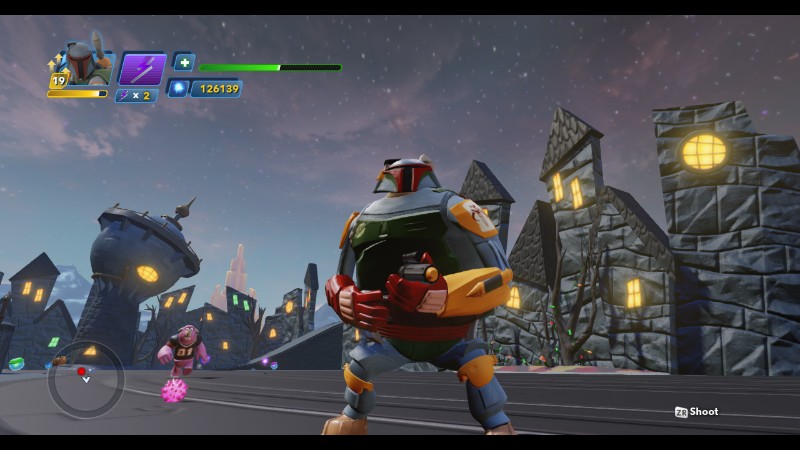Select the blue spark currency icon
Viewport: 800px width, 450px height.
tap(180, 88)
